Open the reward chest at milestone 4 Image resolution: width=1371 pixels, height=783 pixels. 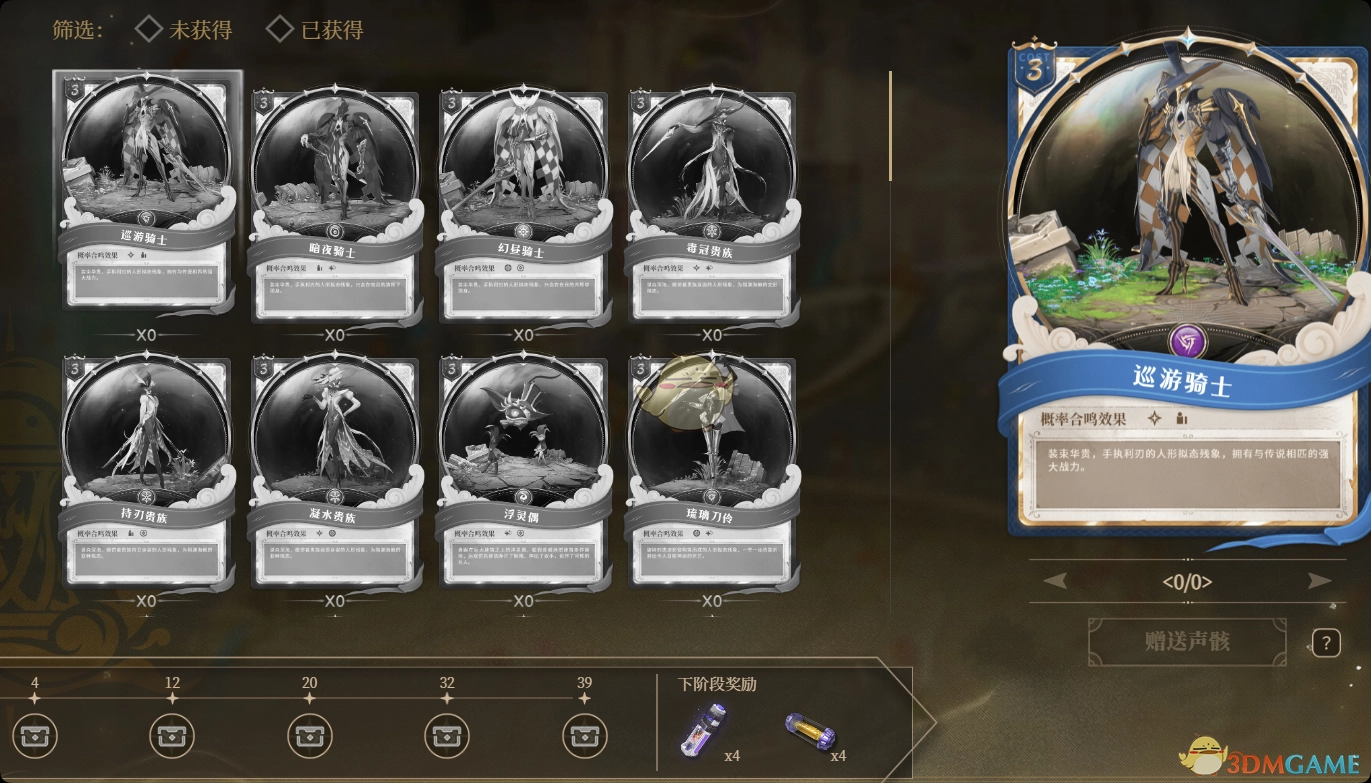pyautogui.click(x=35, y=737)
